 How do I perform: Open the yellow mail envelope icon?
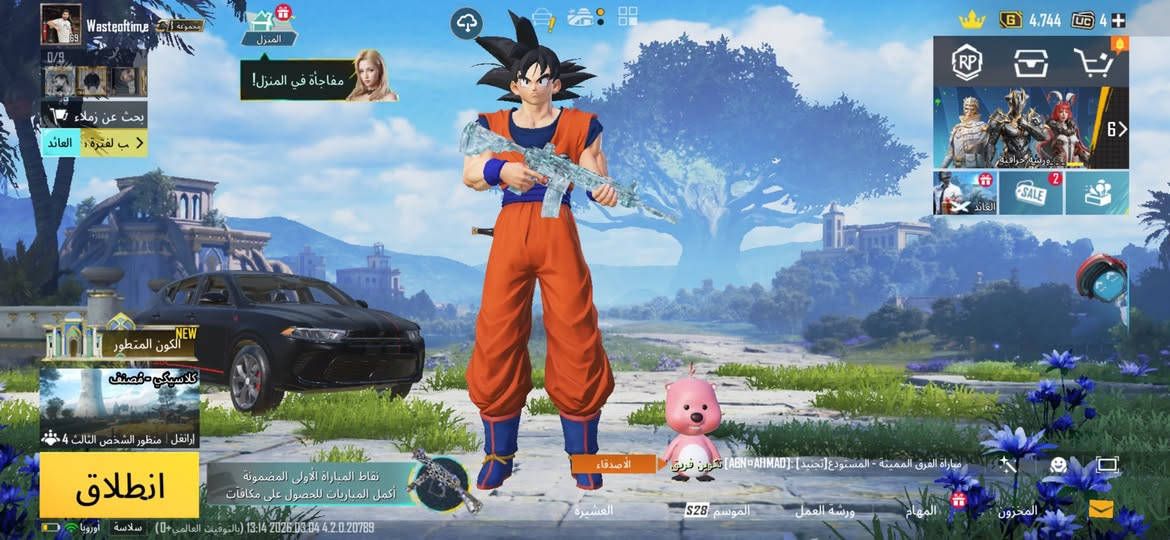tap(1101, 510)
